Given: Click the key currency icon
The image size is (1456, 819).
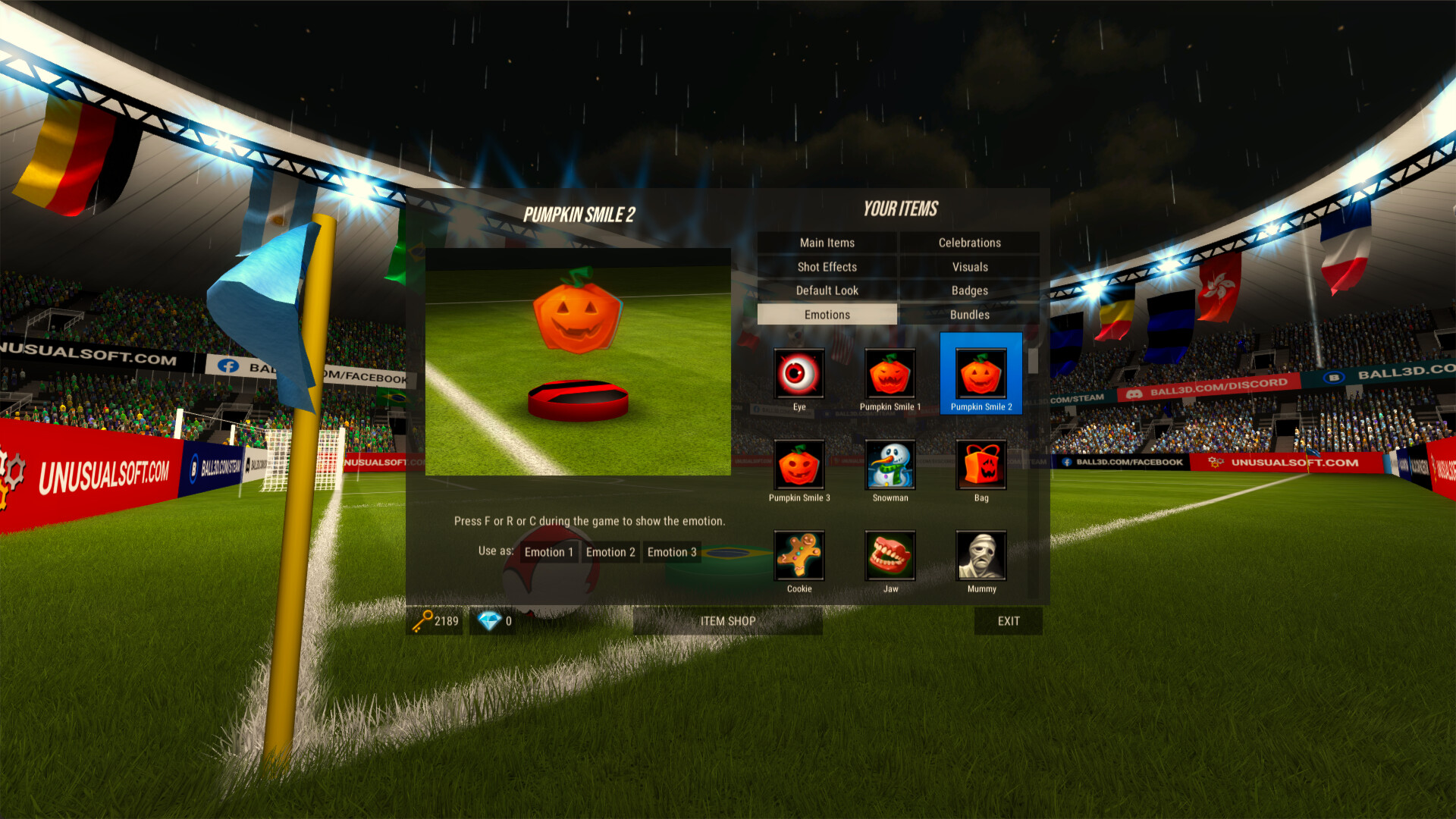Looking at the screenshot, I should click(x=425, y=621).
